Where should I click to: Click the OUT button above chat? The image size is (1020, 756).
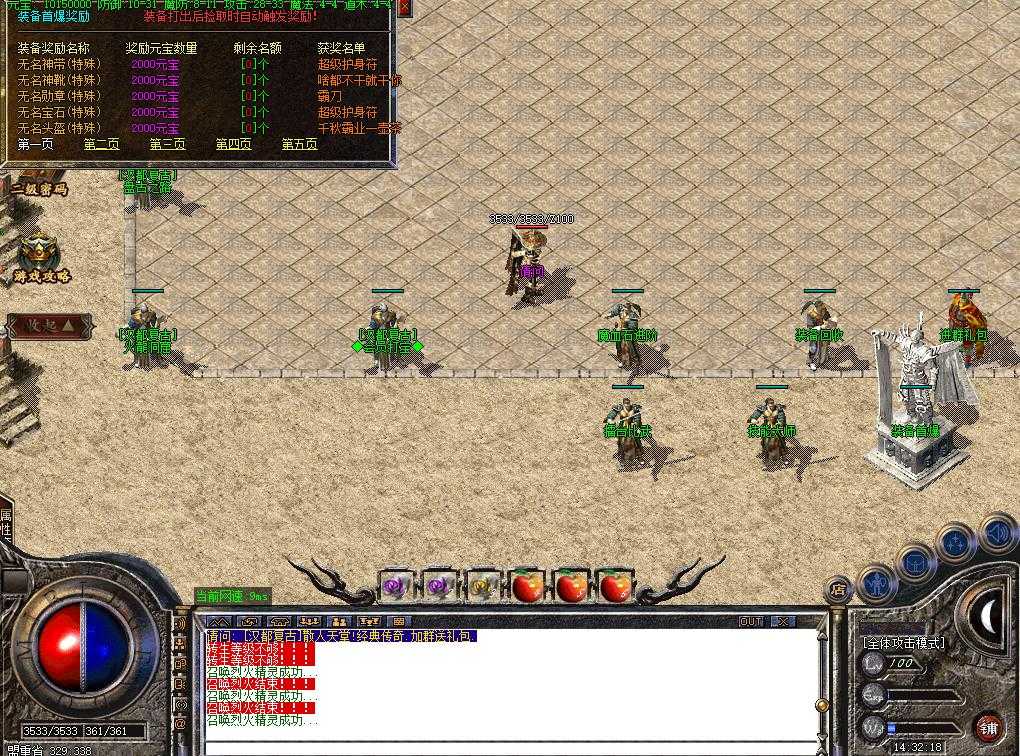[x=751, y=621]
